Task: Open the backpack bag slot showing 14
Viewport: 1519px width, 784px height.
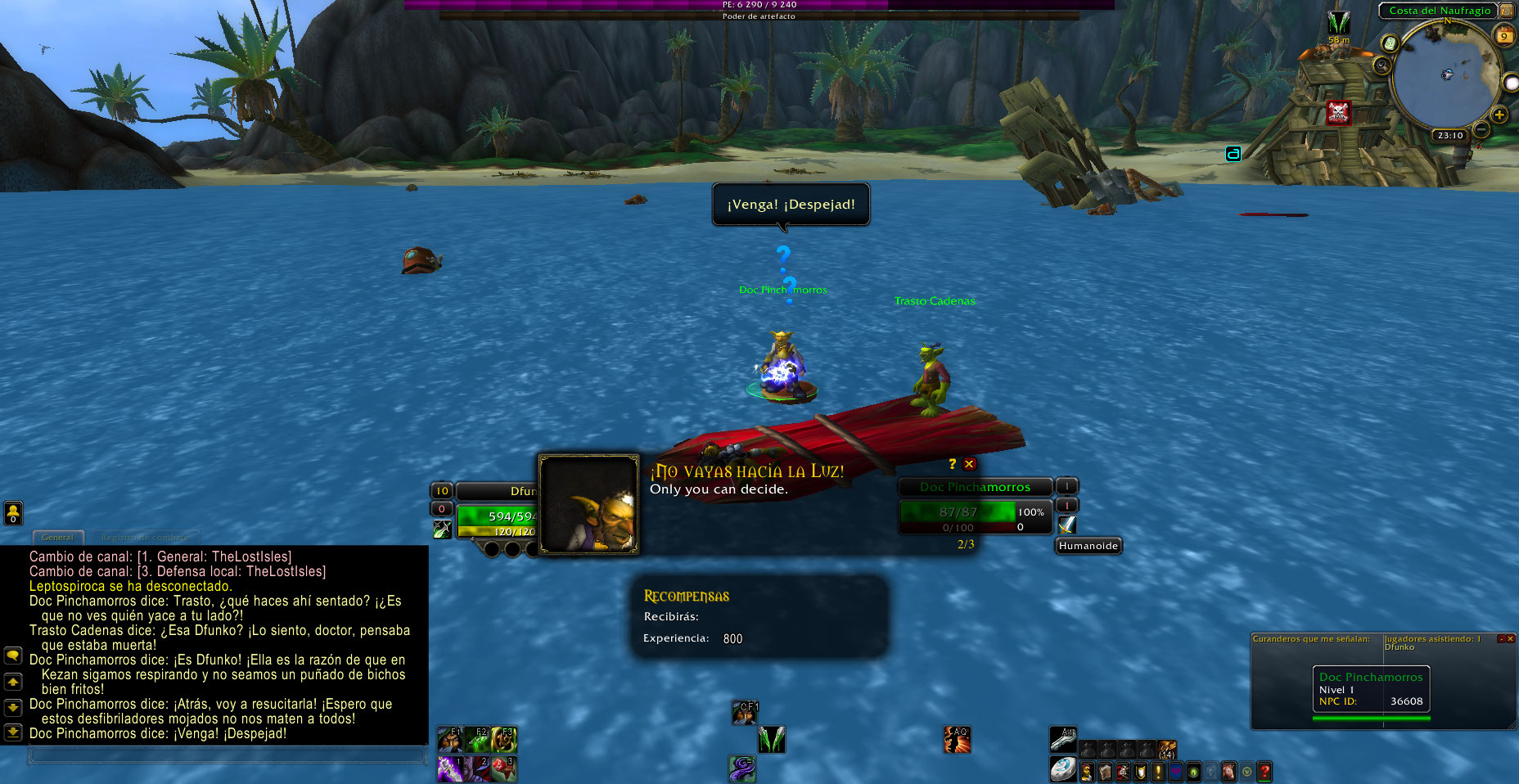Action: pyautogui.click(x=1167, y=749)
